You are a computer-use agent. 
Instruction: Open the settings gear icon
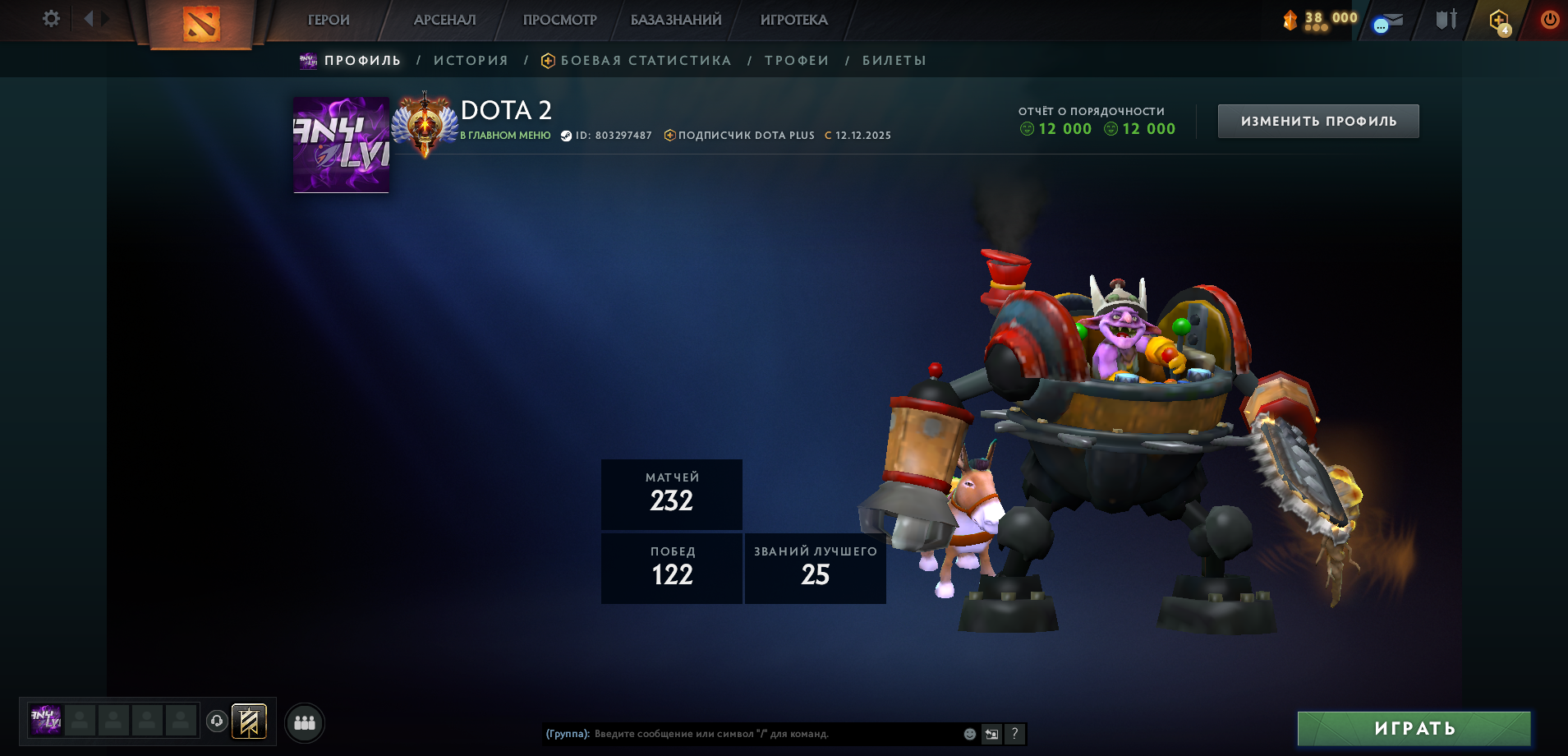pos(51,18)
